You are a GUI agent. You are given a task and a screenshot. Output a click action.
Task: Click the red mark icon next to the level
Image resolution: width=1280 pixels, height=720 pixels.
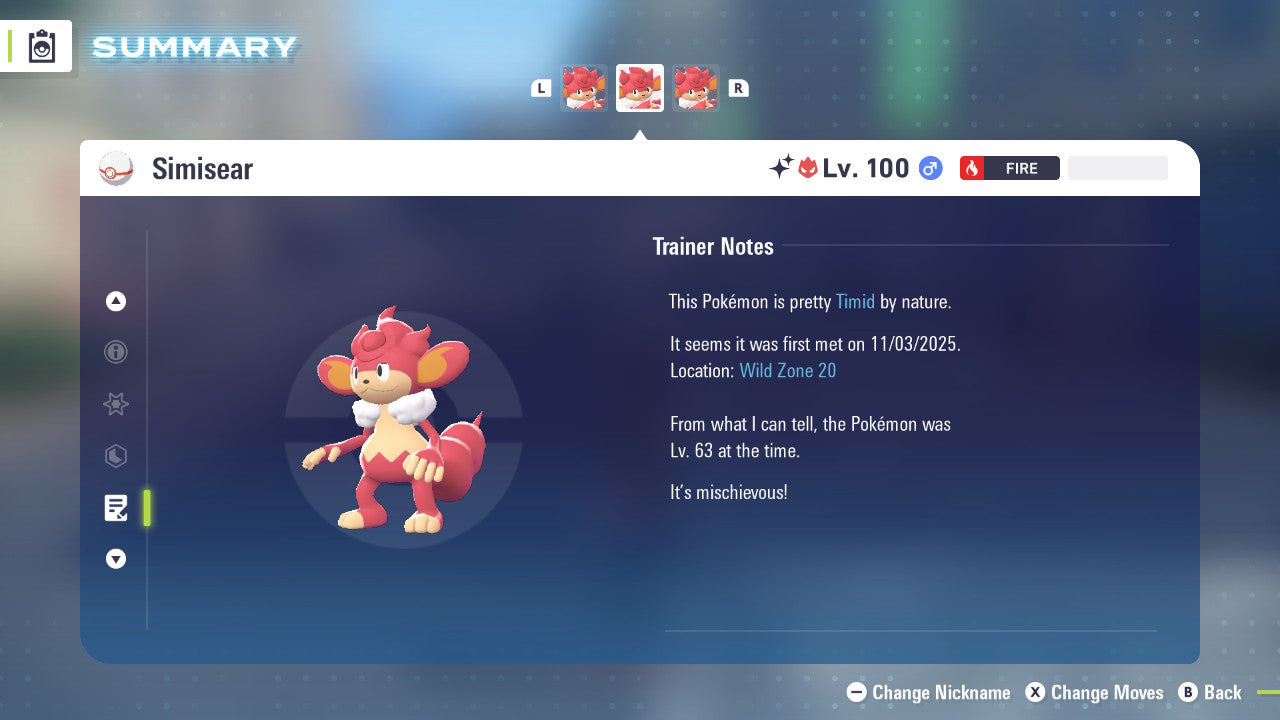click(x=808, y=168)
